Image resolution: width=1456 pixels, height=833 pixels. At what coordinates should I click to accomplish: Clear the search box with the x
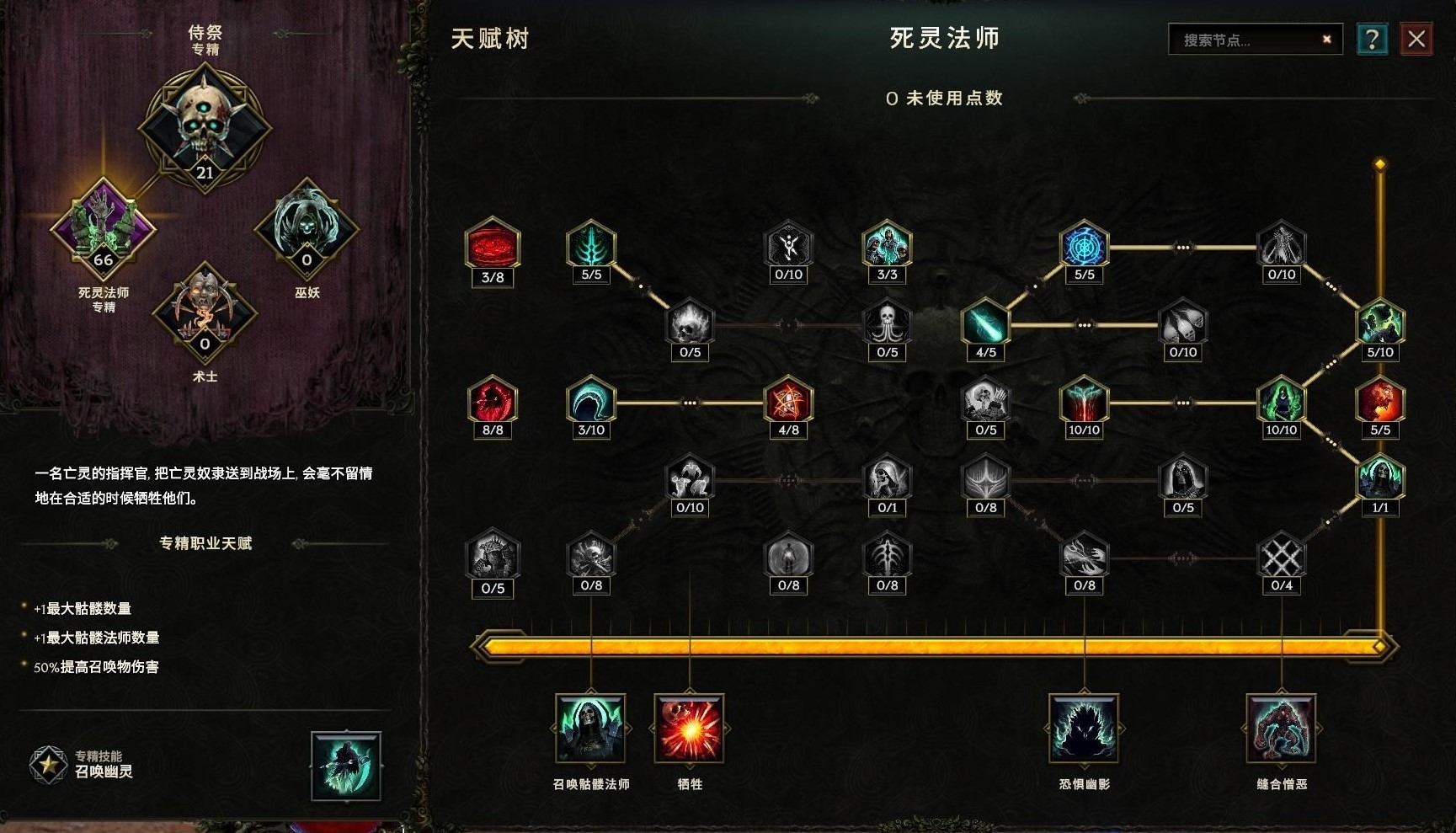click(x=1325, y=39)
